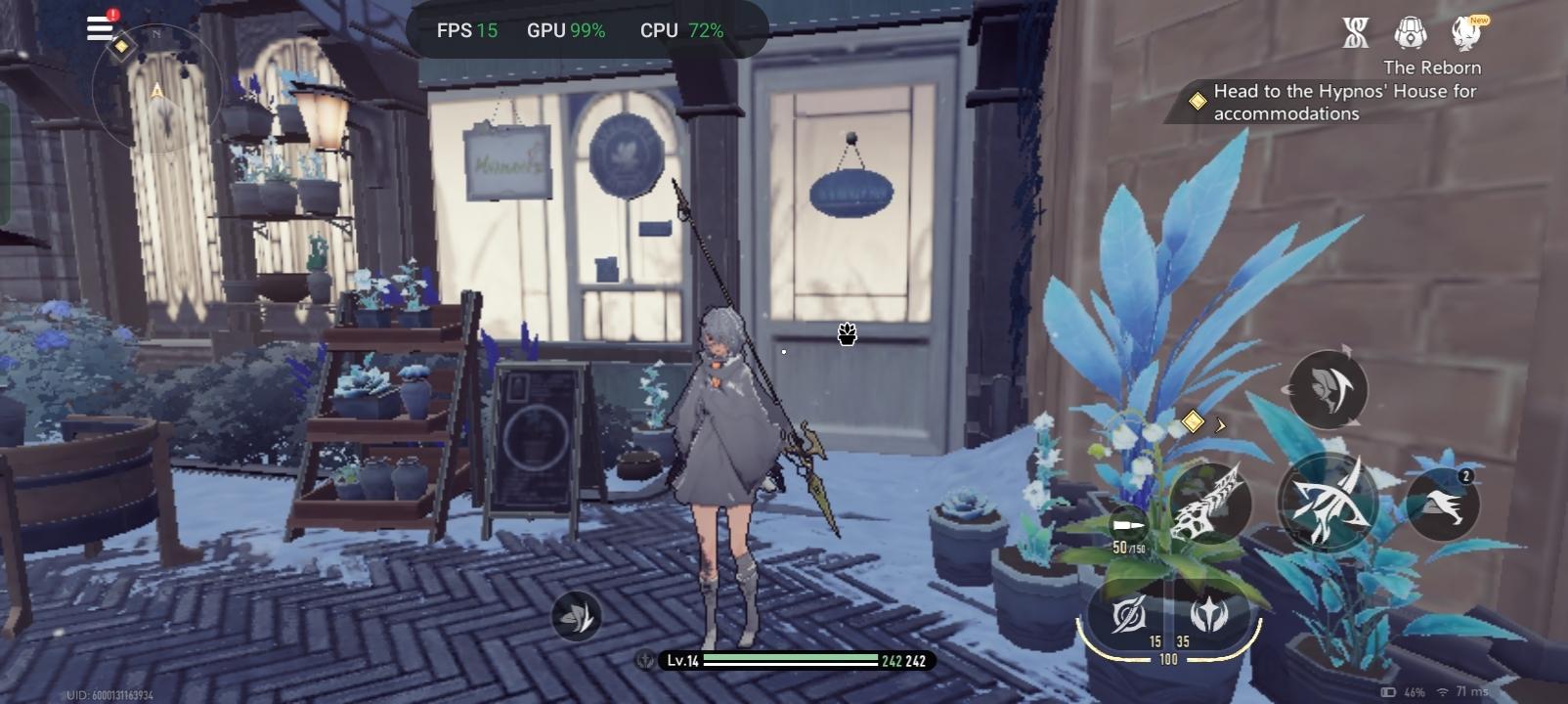Tap the crescent swap skill button
This screenshot has width=1568, height=704.
[1328, 389]
